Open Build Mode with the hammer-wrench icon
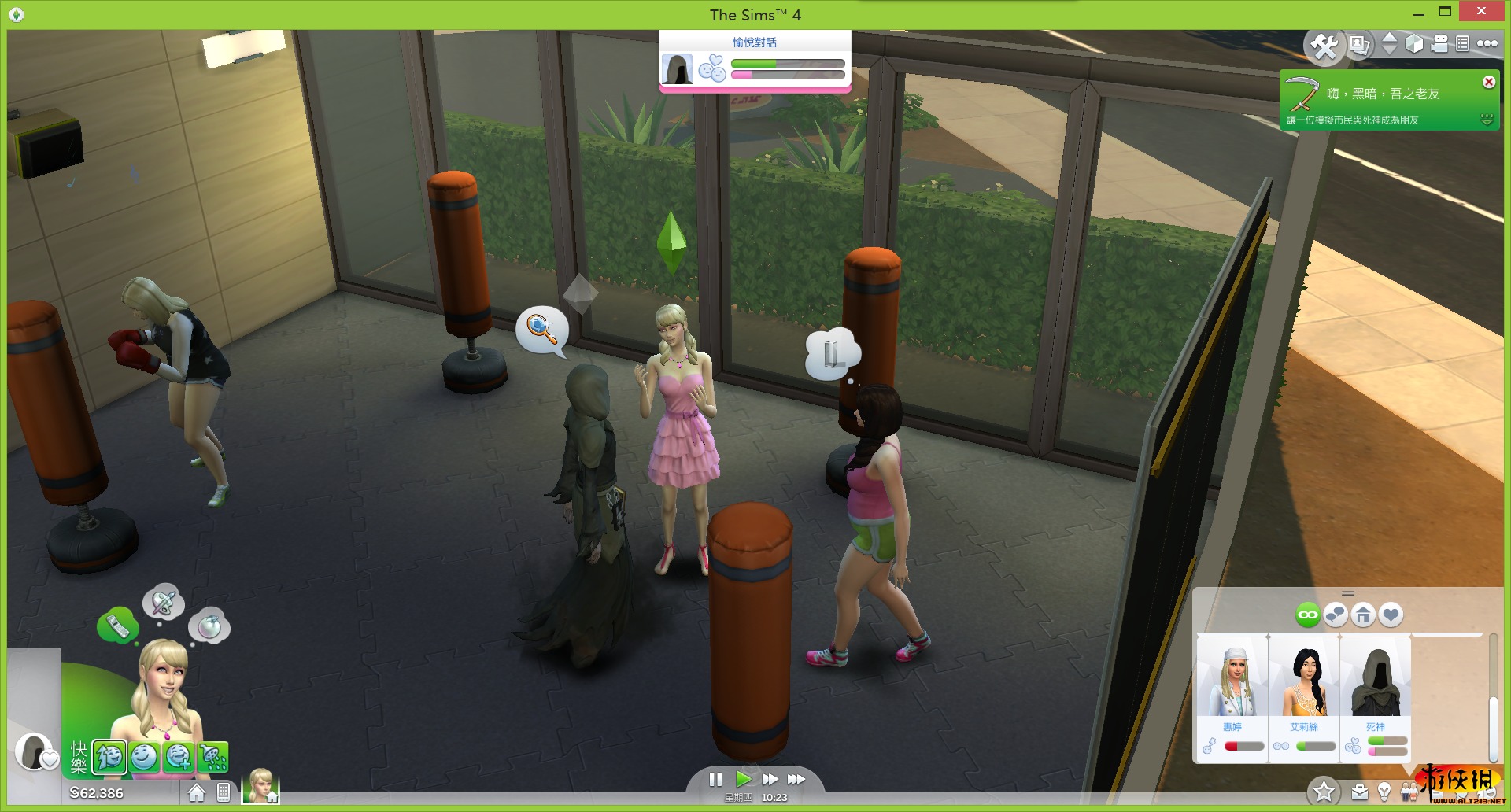Screen dimensions: 1511x812 [x=1324, y=46]
